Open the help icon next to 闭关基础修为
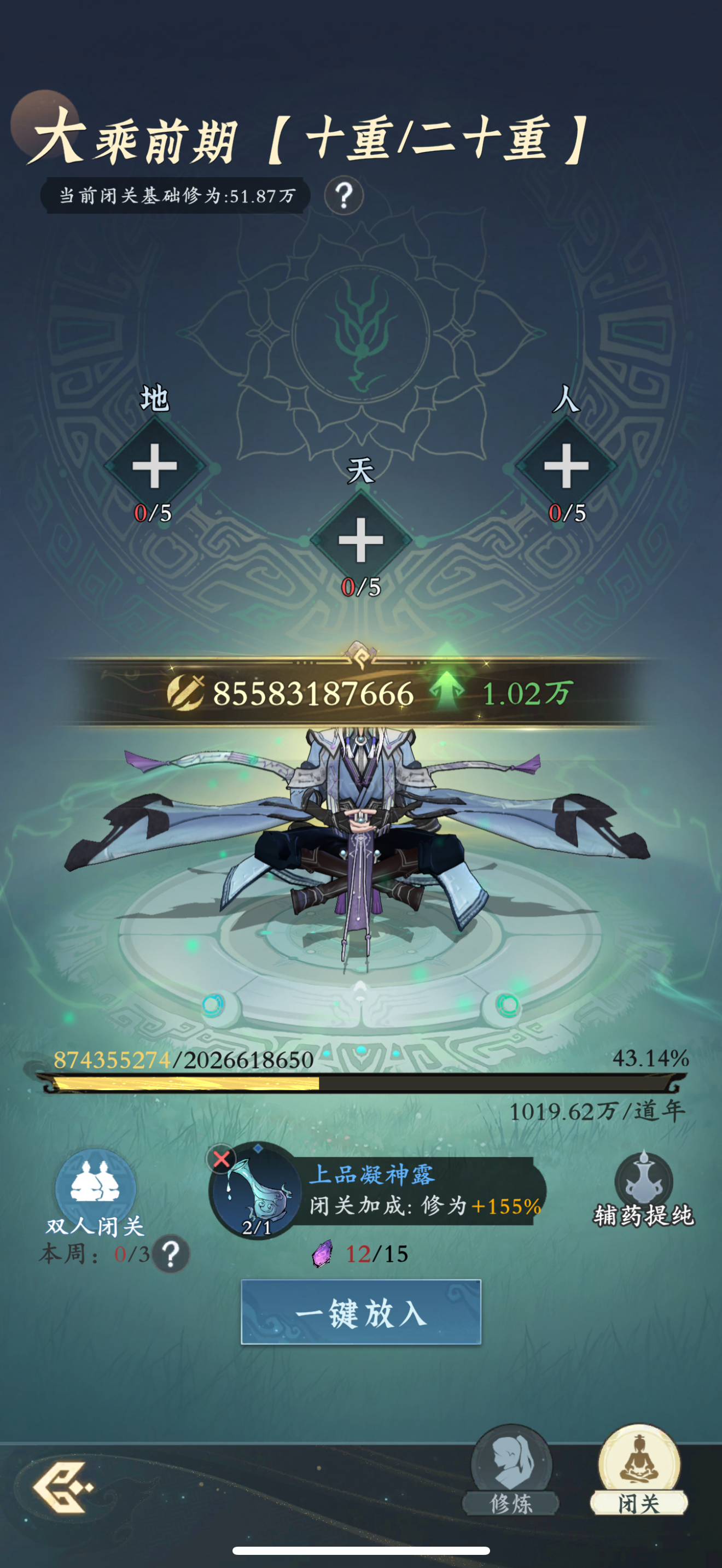The width and height of the screenshot is (722, 1568). pyautogui.click(x=343, y=196)
